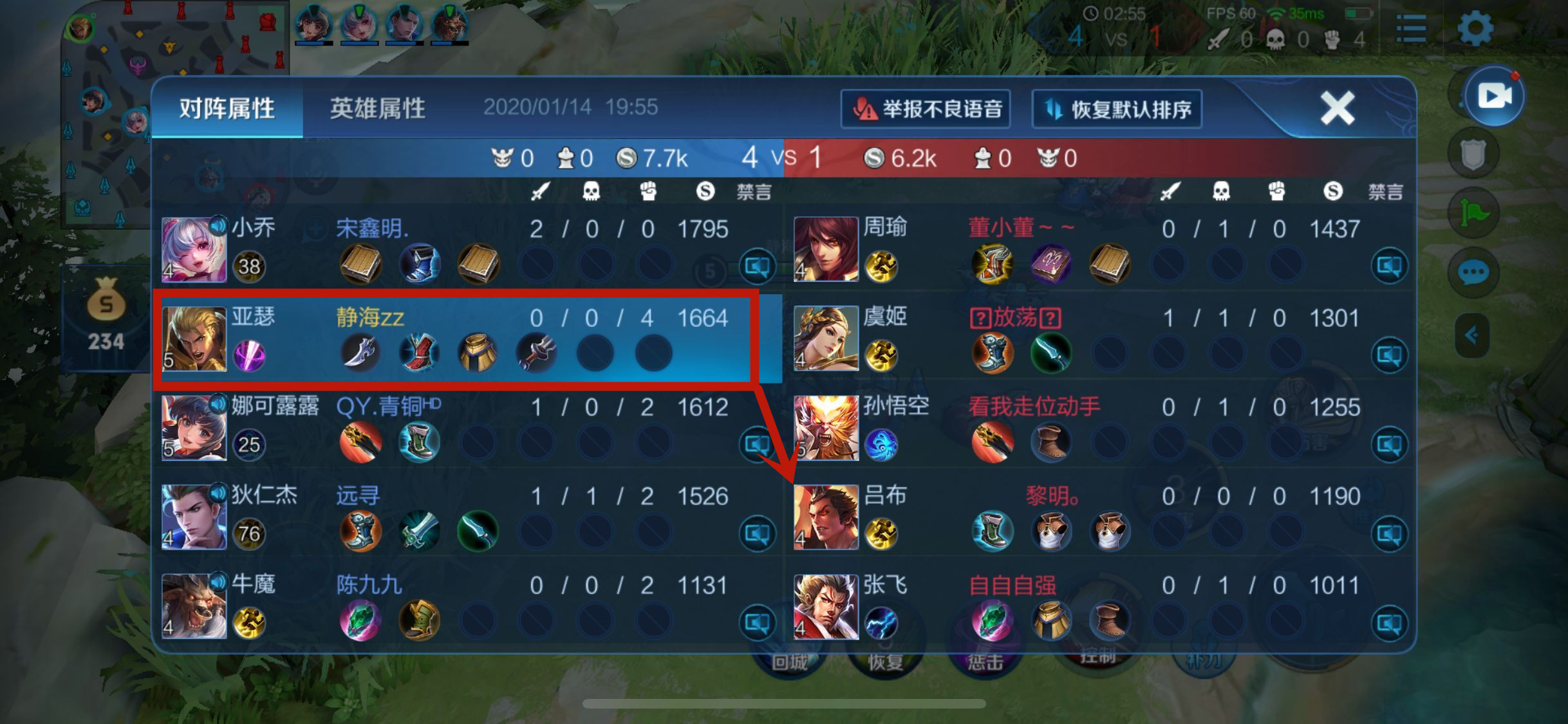Screen dimensions: 1568x724
Task: Collapse side panel with the arrow button
Action: coord(1472,335)
